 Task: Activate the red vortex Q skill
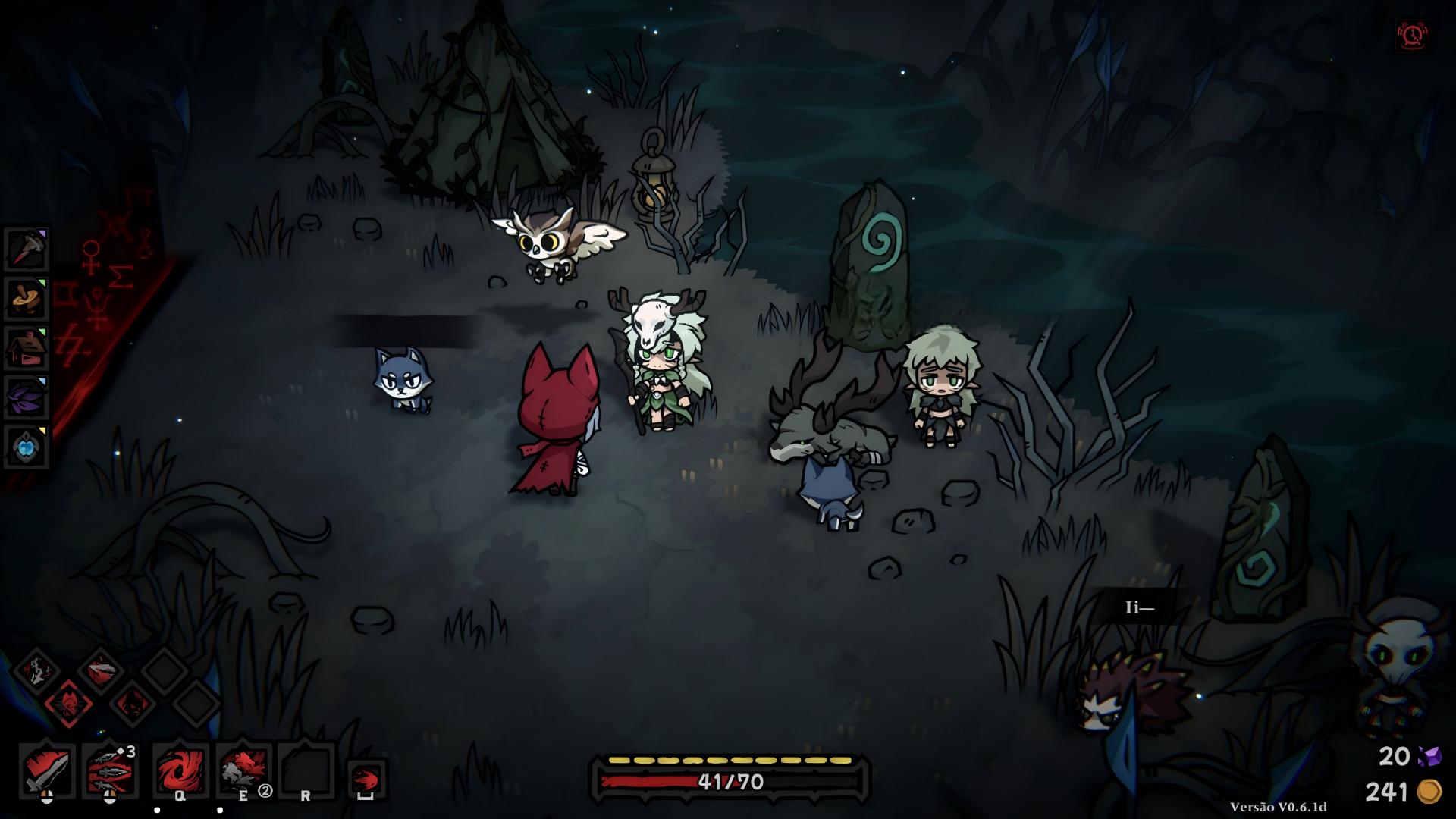click(x=180, y=769)
